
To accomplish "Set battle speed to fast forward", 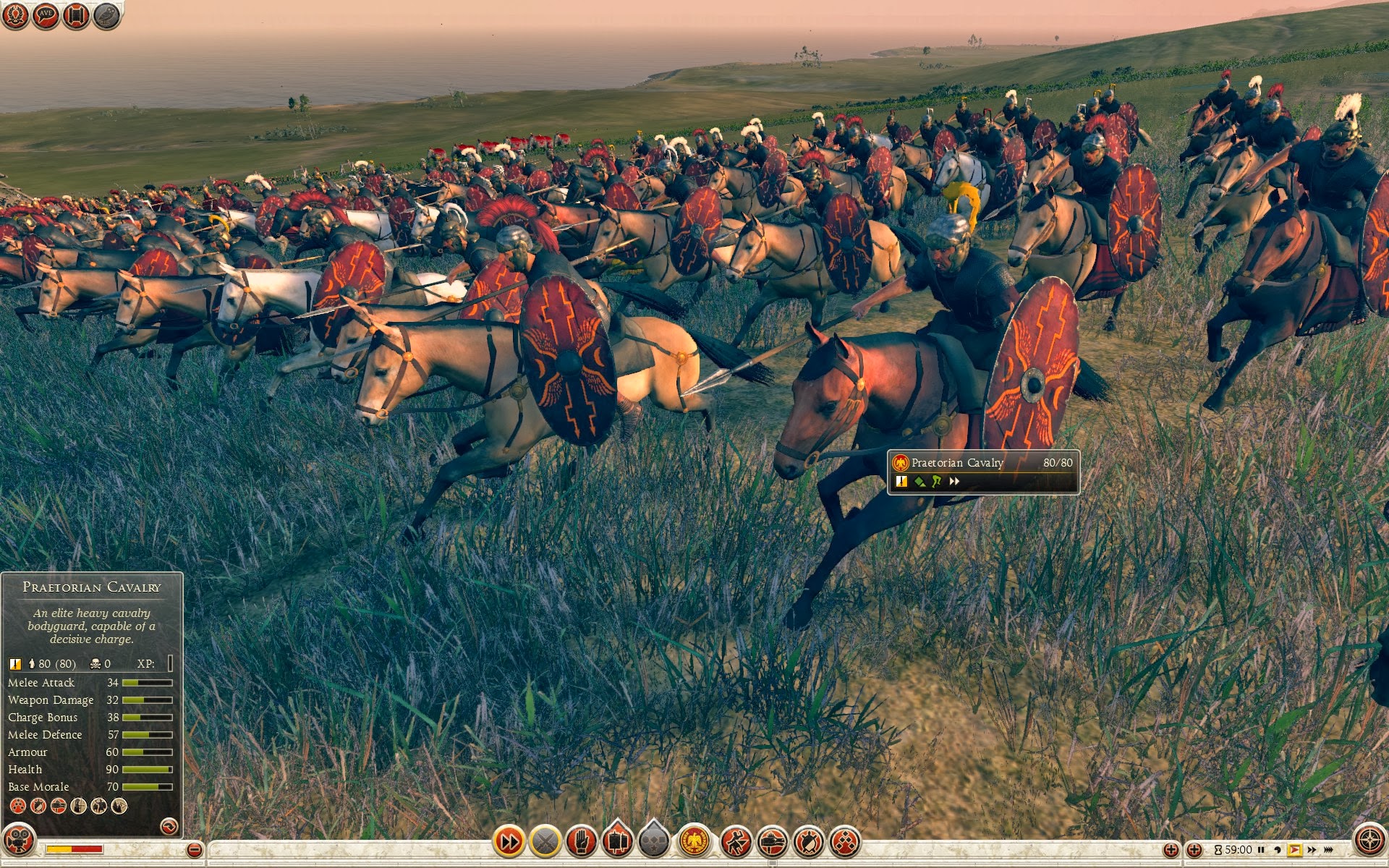I will [x=1312, y=850].
